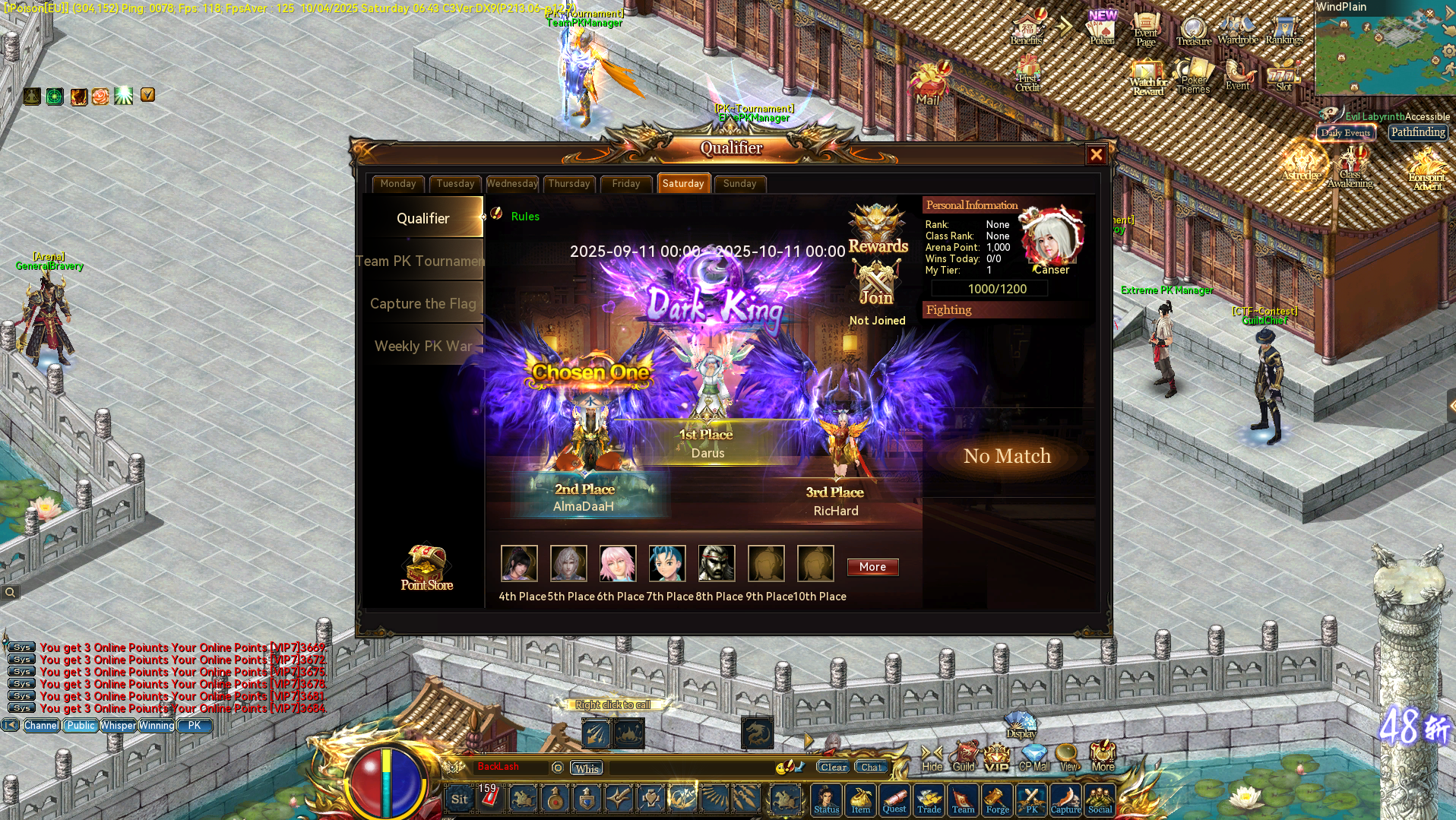This screenshot has width=1456, height=820.
Task: Open the Quest icon on bottom bar
Action: pos(894,799)
